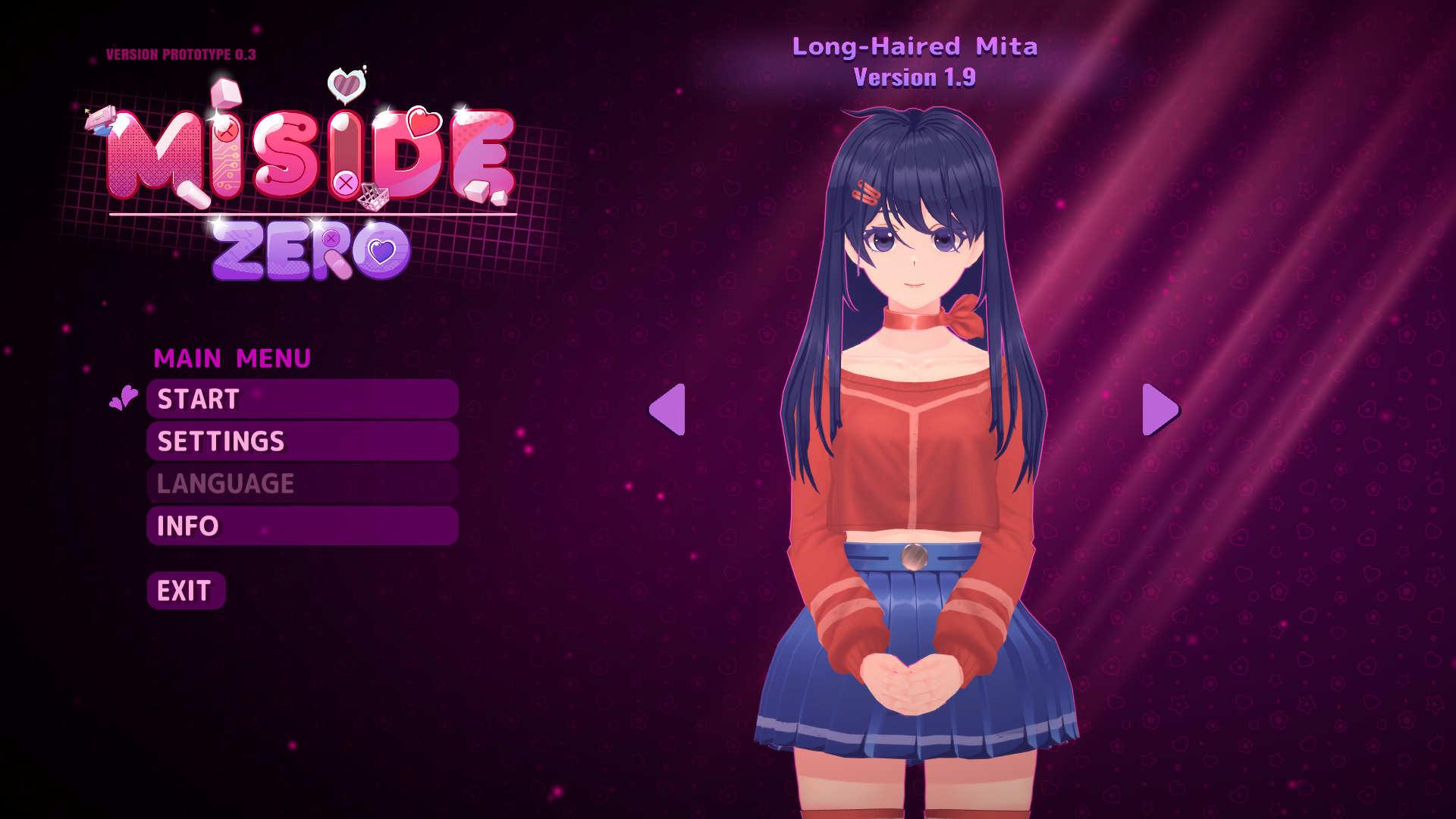Click the MAIN MENU heading
1456x819 pixels.
pos(231,357)
